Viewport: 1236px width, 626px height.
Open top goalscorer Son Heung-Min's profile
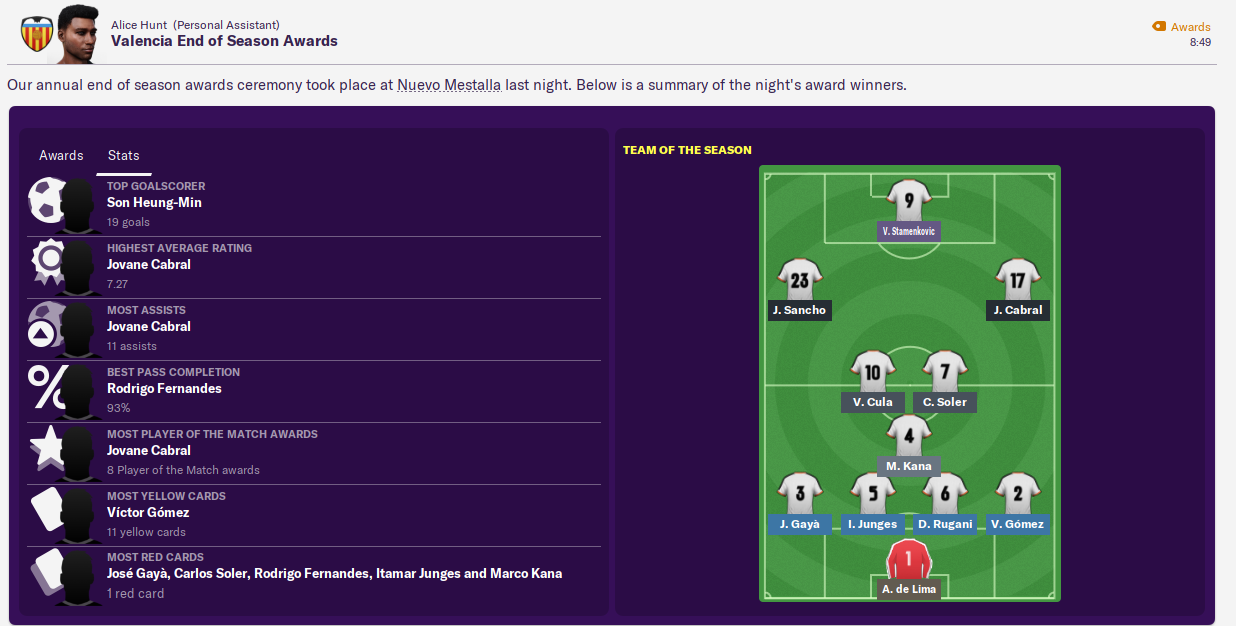(154, 203)
